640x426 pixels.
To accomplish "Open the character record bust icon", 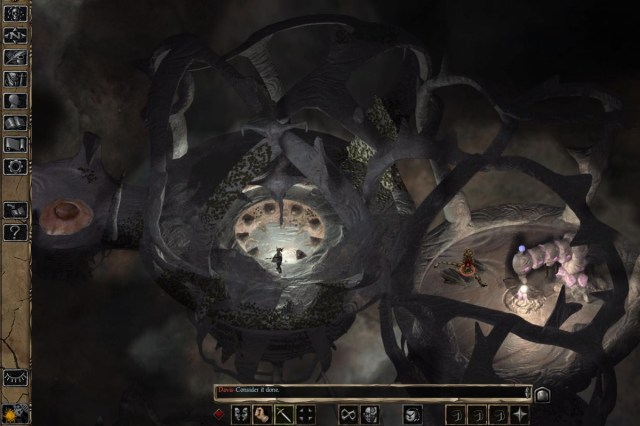I will point(15,100).
